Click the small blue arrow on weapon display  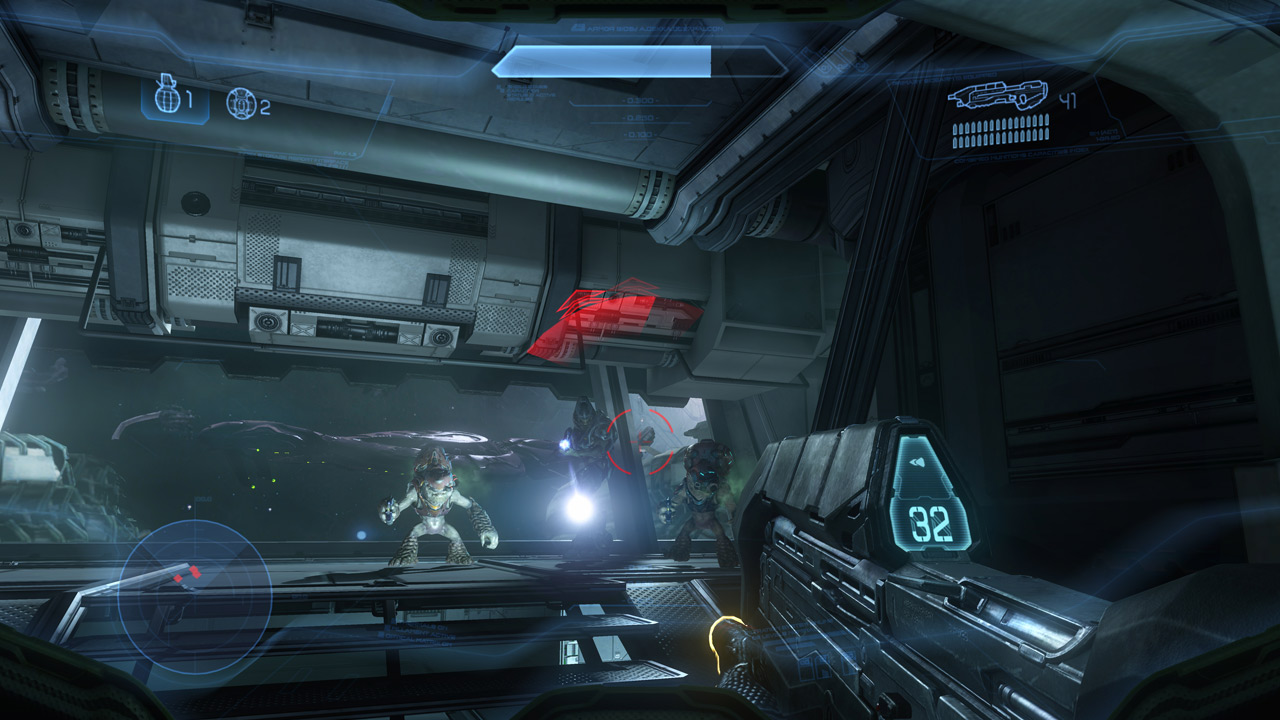[x=916, y=461]
